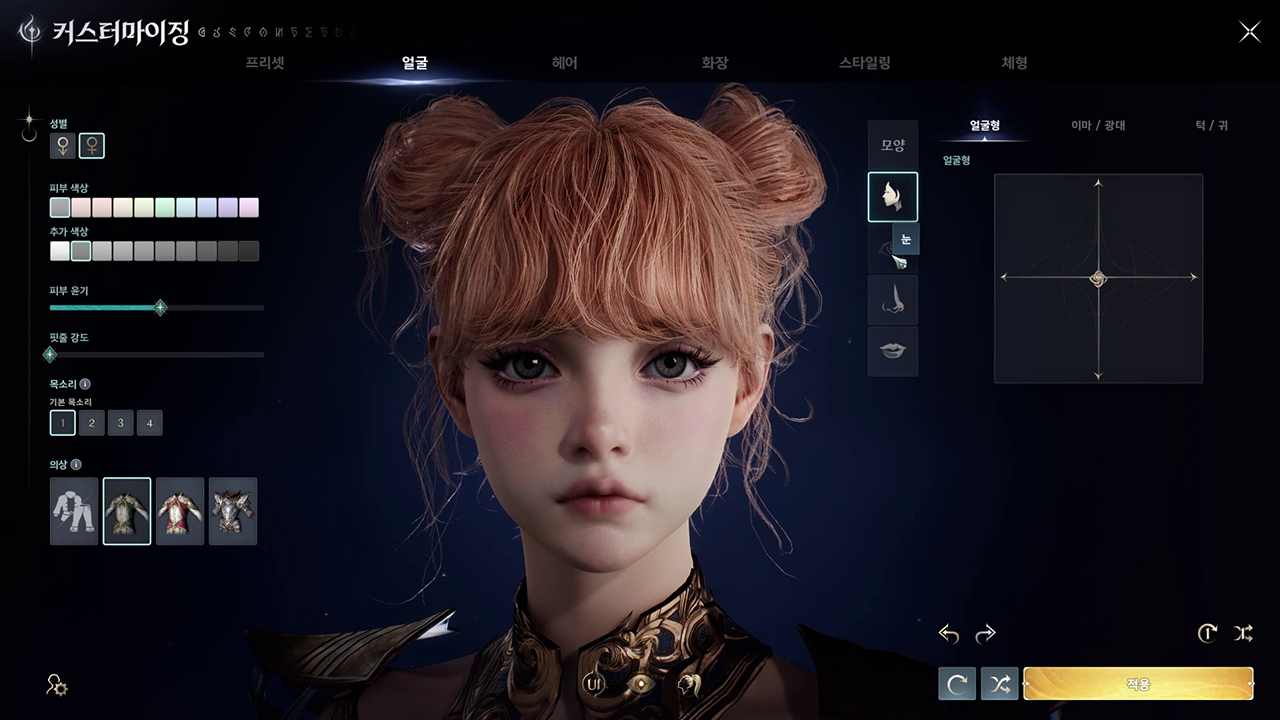Select the white plain outfit thumbnail
The width and height of the screenshot is (1280, 720).
tap(75, 511)
